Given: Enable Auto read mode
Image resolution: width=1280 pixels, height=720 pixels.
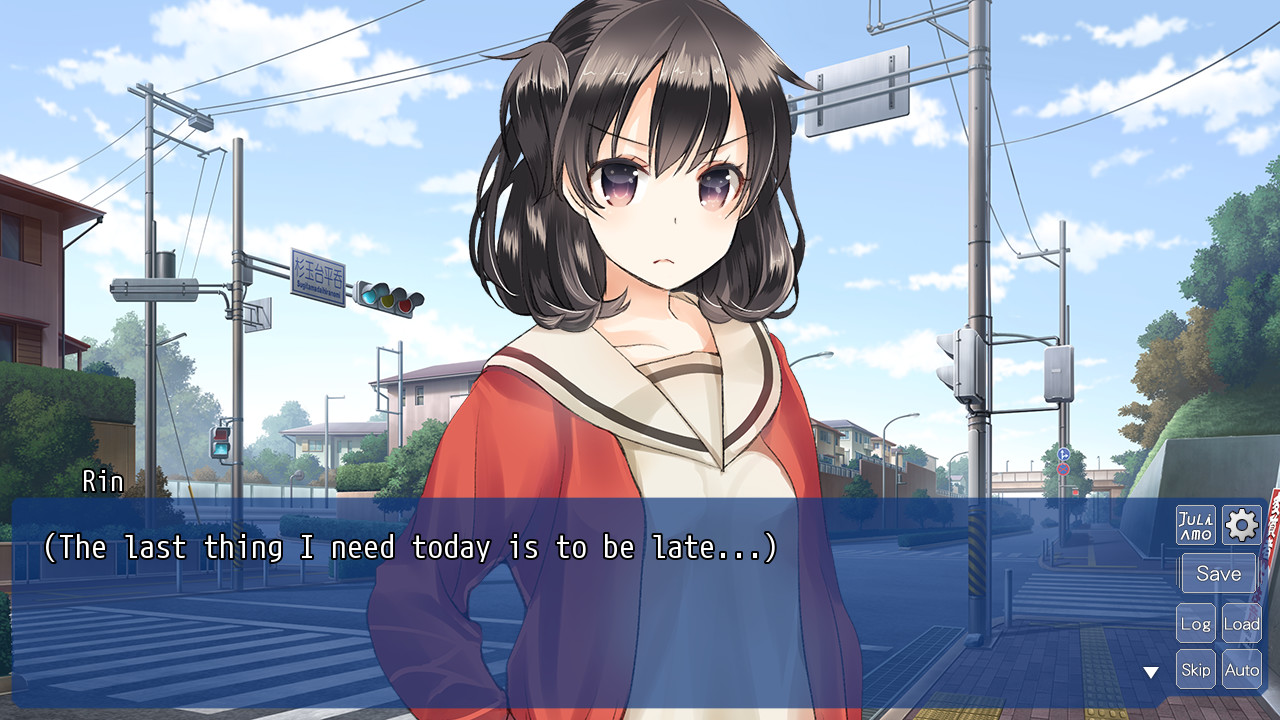Looking at the screenshot, I should tap(1242, 669).
